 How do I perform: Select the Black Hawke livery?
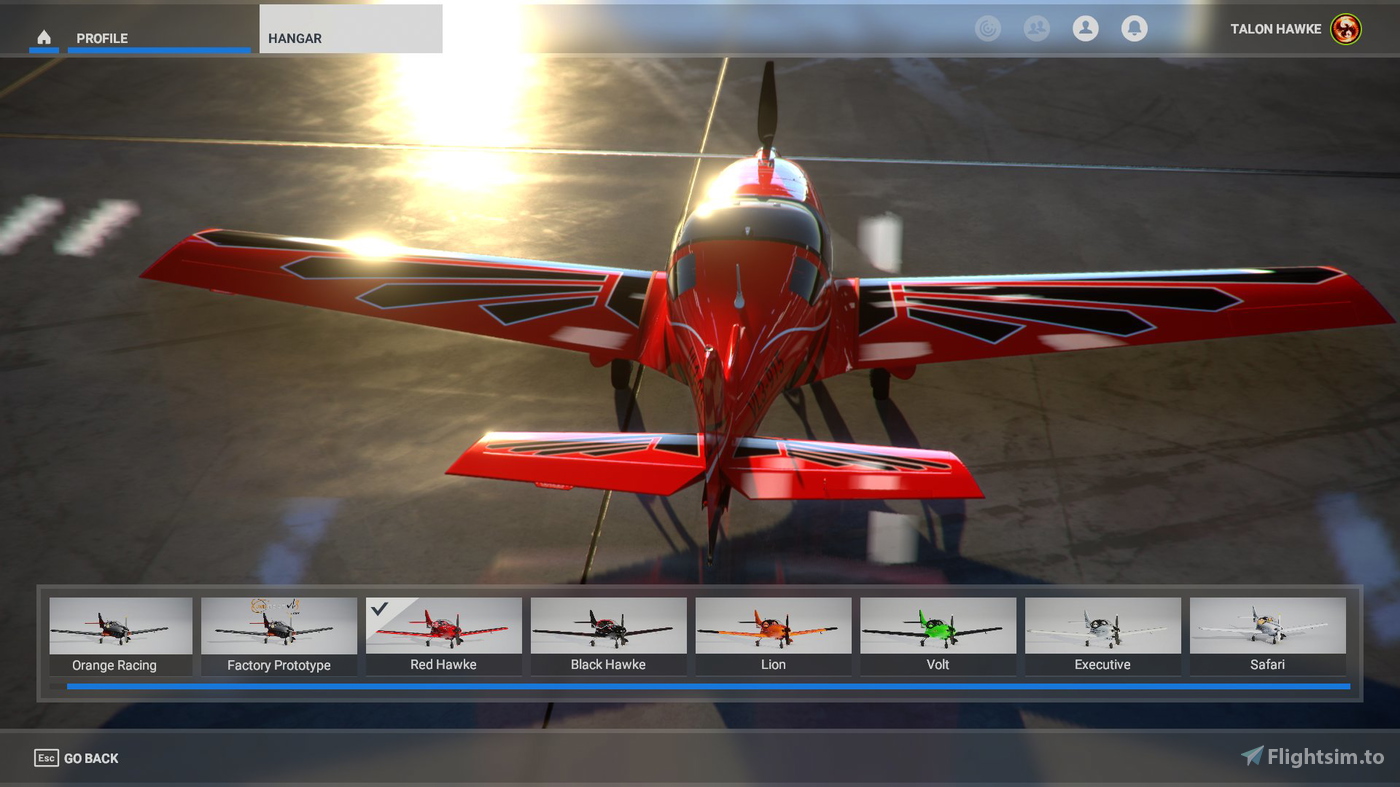click(x=608, y=630)
